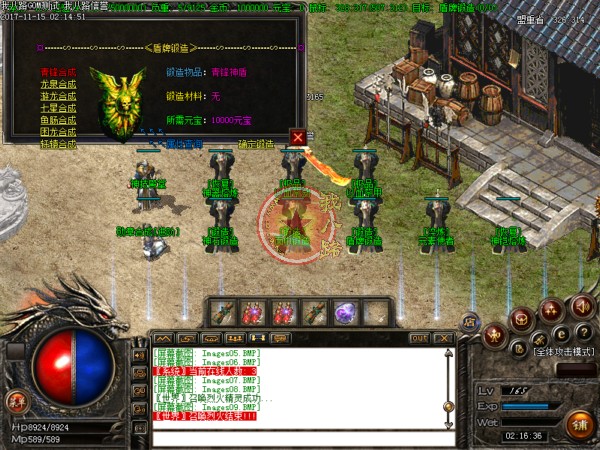
Task: Choose the 龙泉合成 recipe
Action: (x=58, y=84)
